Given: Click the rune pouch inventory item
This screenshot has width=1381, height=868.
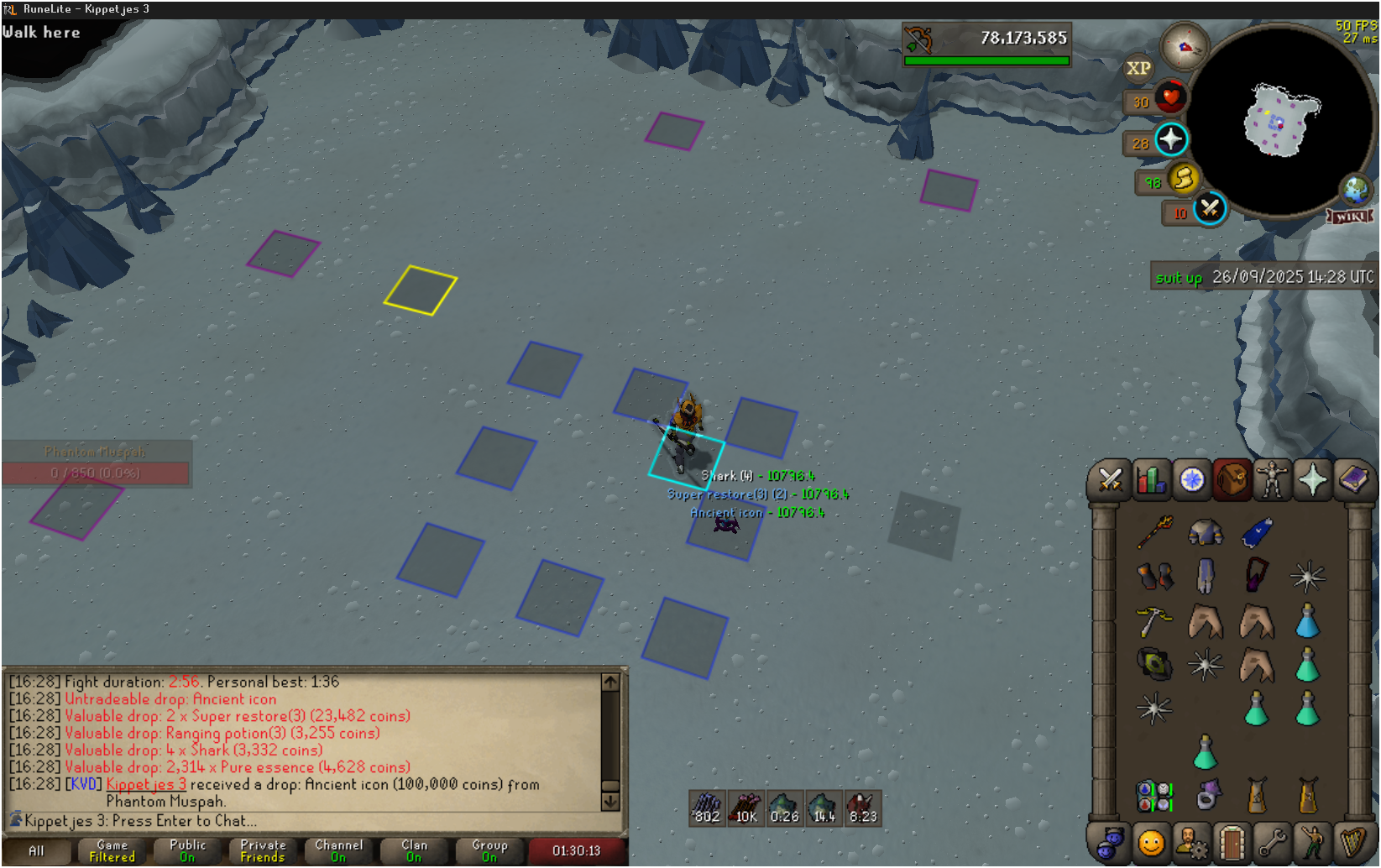Looking at the screenshot, I should (x=1154, y=795).
